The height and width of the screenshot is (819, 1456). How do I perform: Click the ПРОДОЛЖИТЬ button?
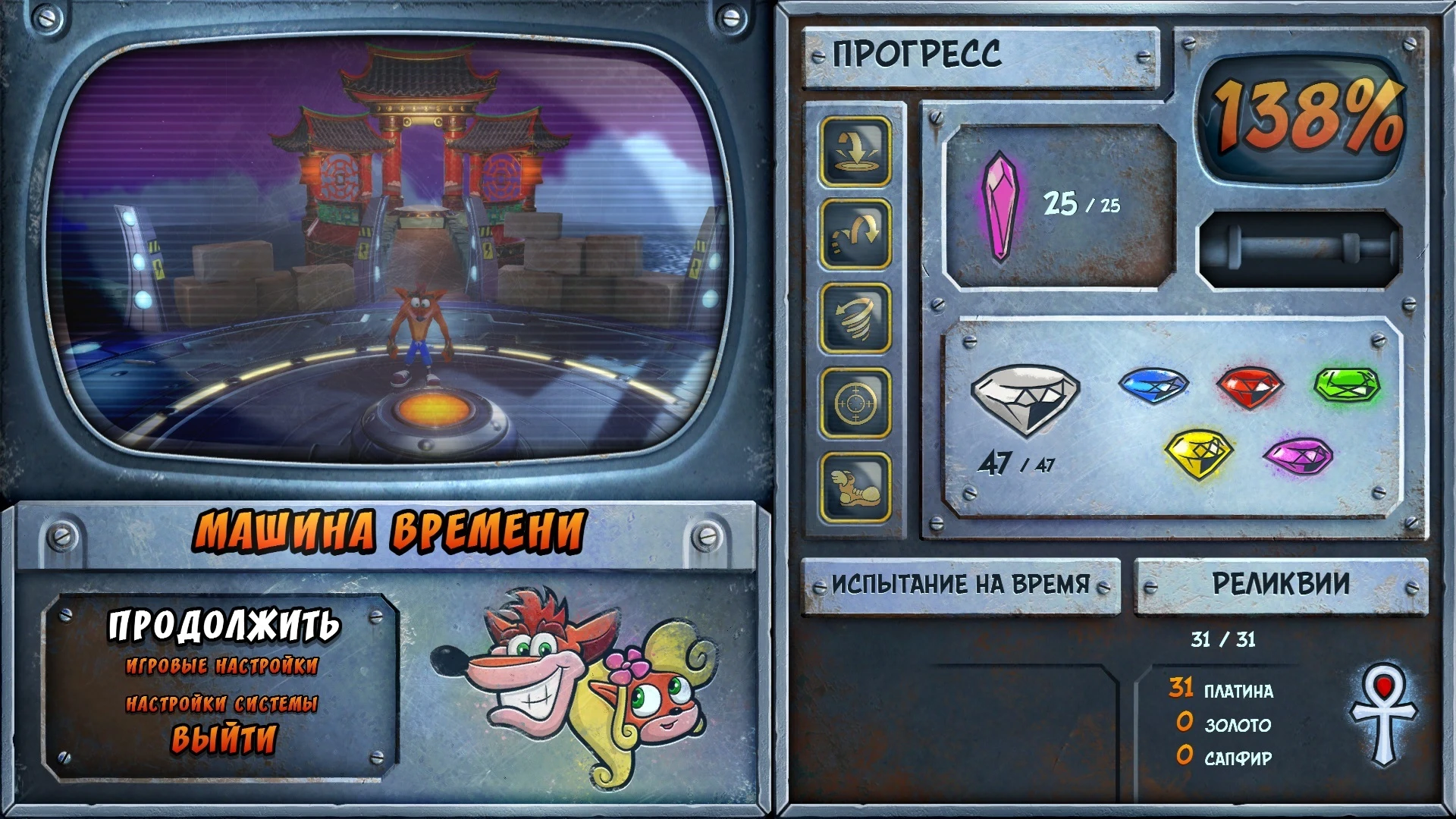(x=224, y=627)
